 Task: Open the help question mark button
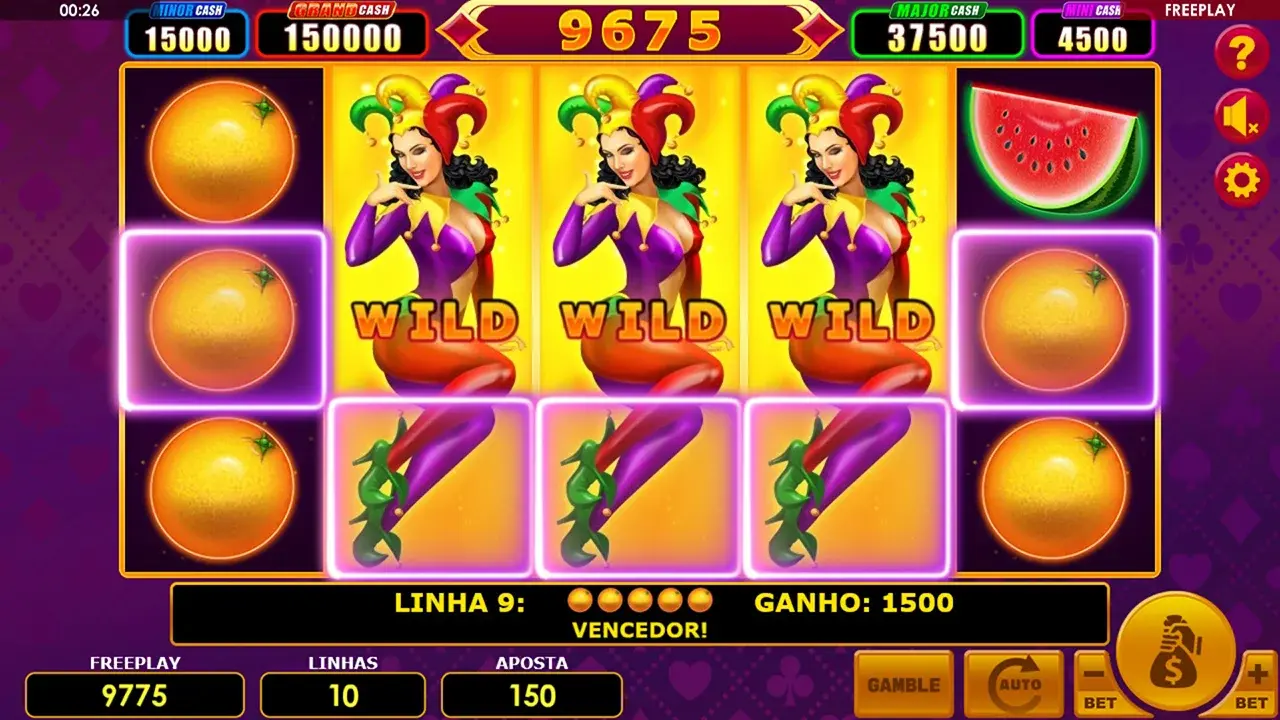[x=1241, y=52]
